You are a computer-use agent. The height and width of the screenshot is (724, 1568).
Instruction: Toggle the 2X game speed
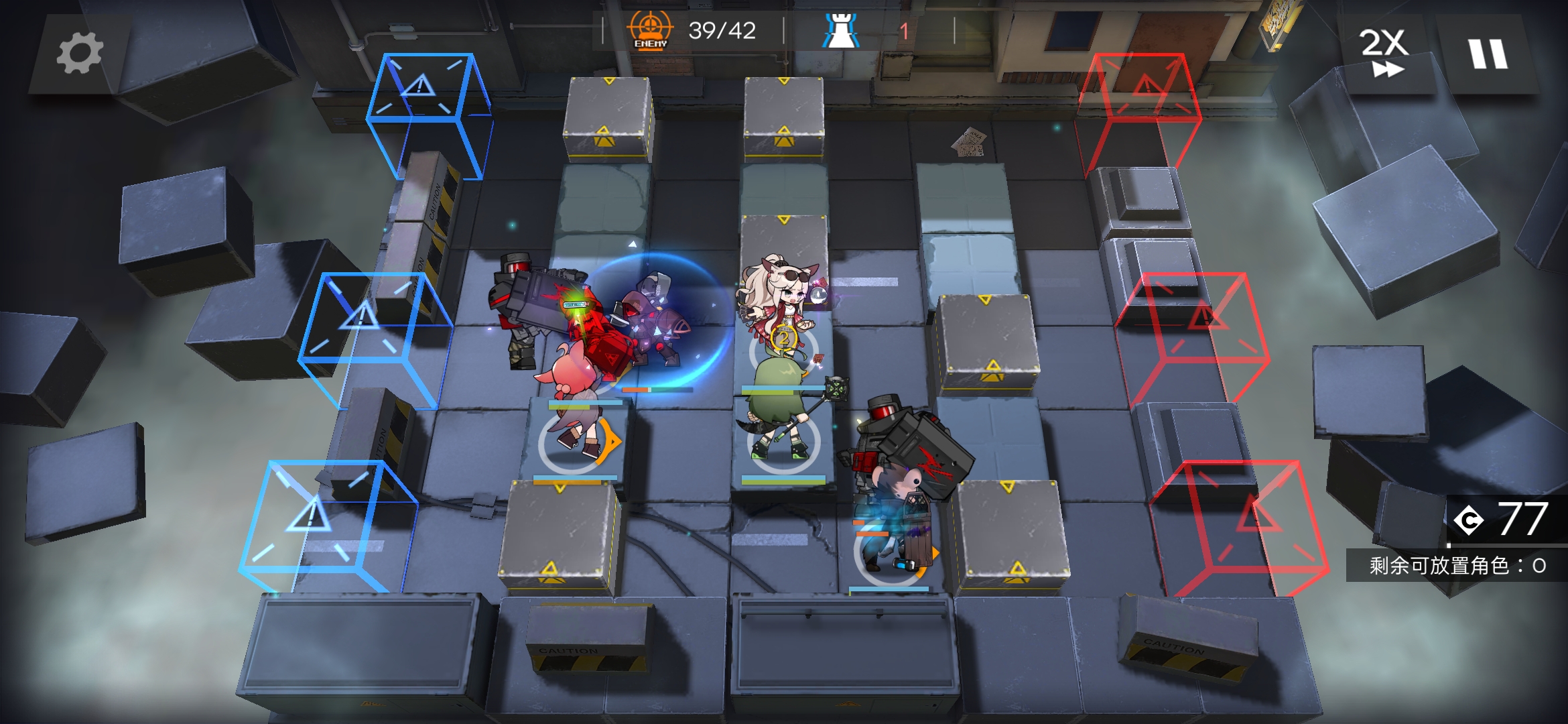tap(1384, 52)
